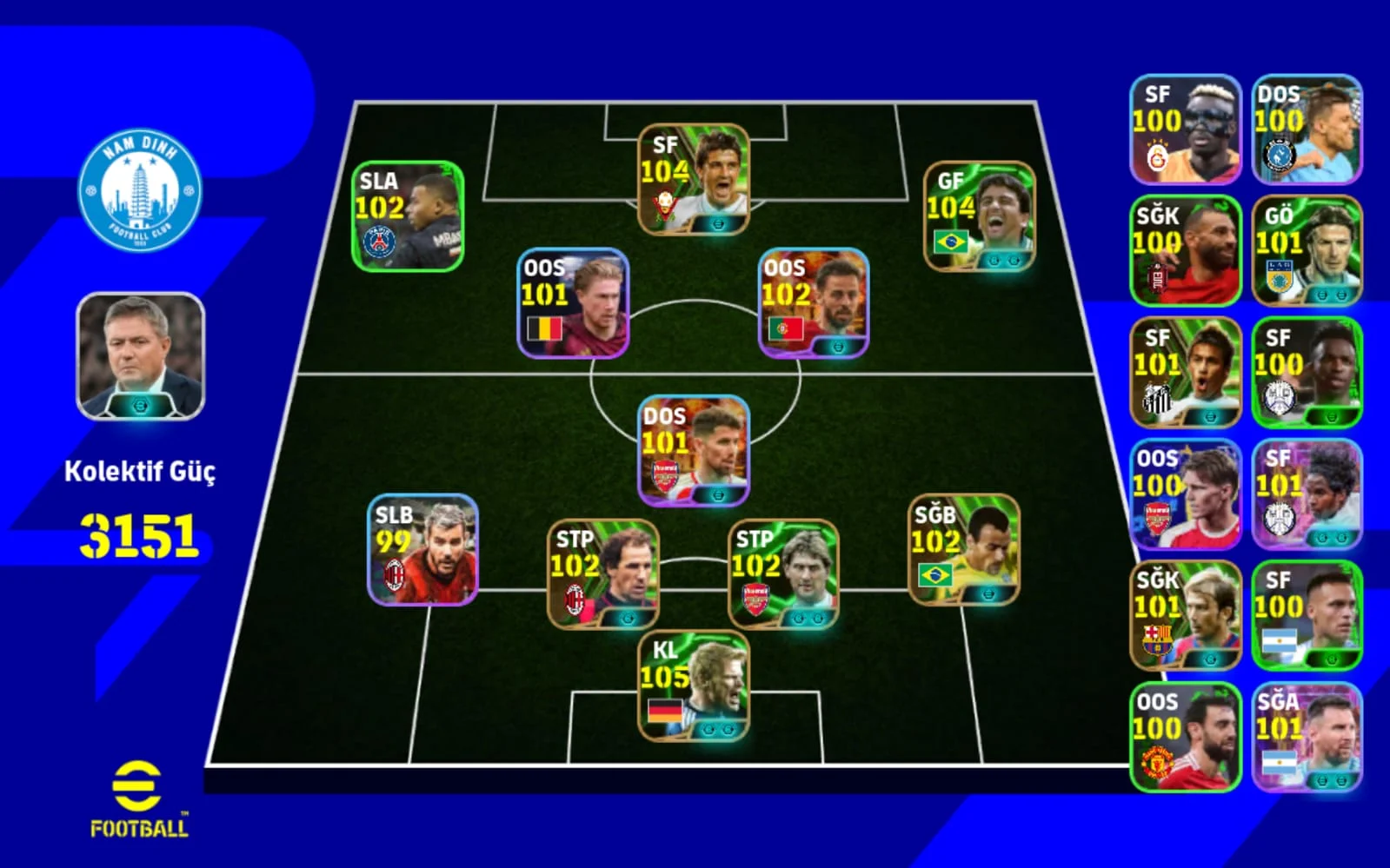The image size is (1390, 868).
Task: Click the Nam Dinh club badge
Action: pos(140,191)
